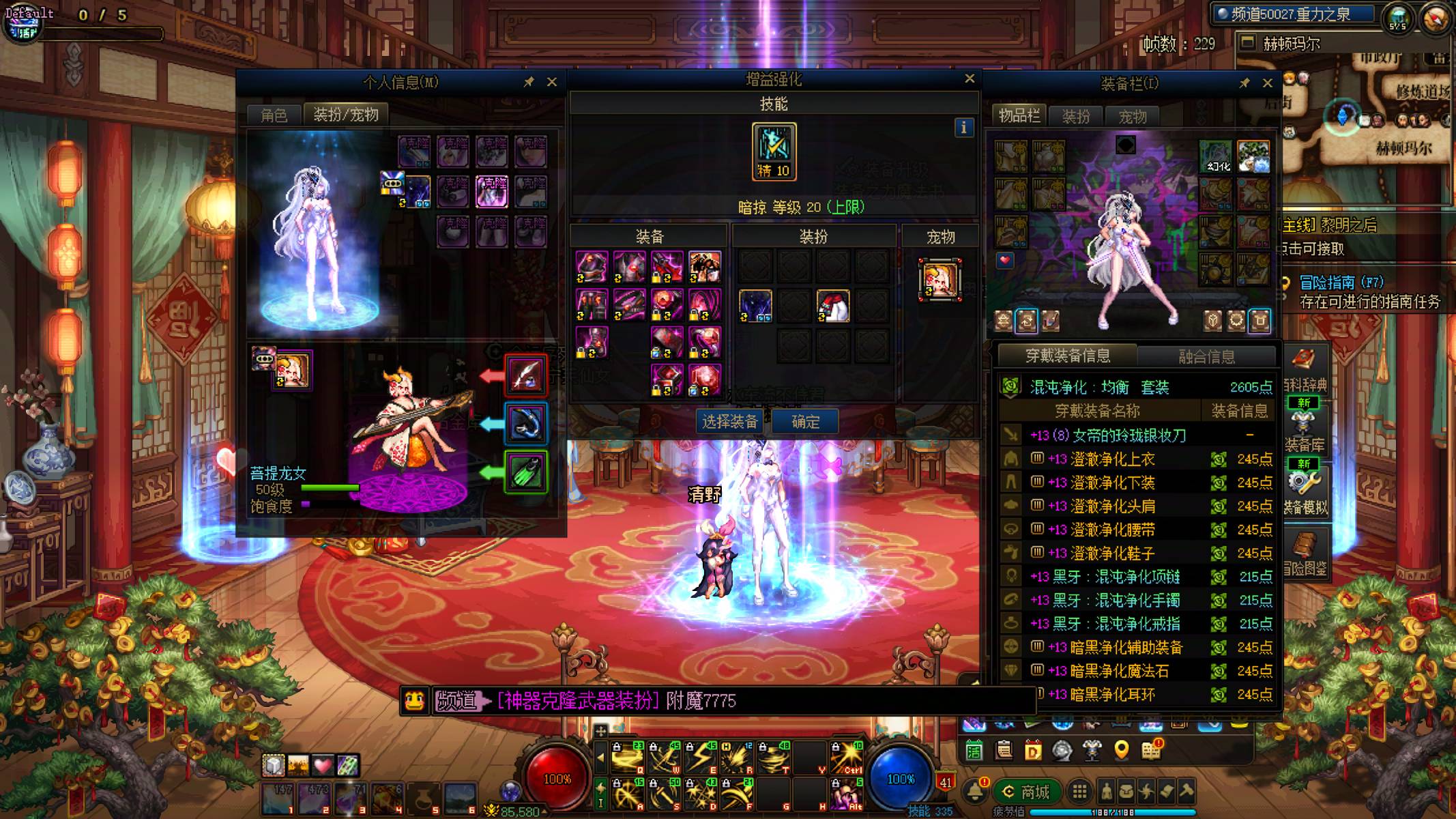Image resolution: width=1456 pixels, height=819 pixels.
Task: Open the 装扮/宠物 tab
Action: coord(345,115)
